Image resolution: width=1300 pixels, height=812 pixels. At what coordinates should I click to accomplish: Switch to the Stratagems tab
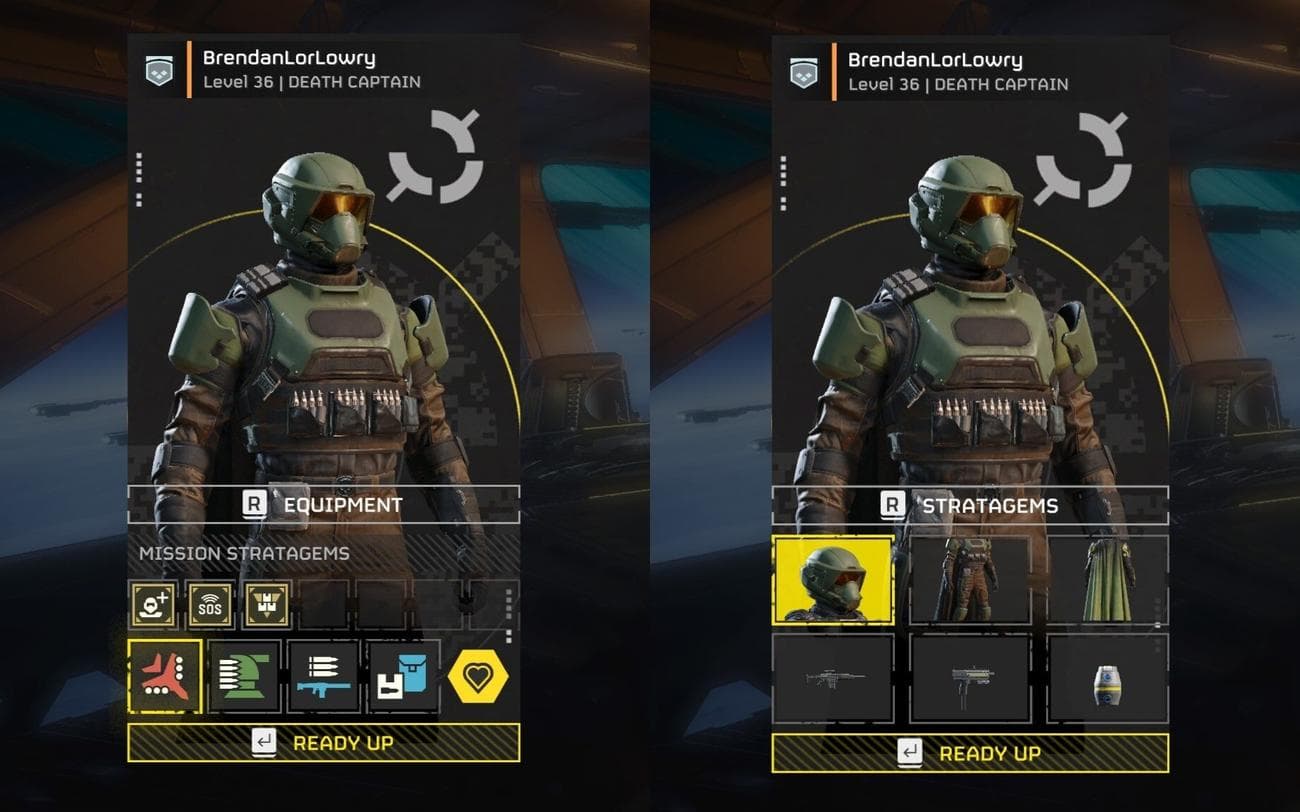(980, 506)
